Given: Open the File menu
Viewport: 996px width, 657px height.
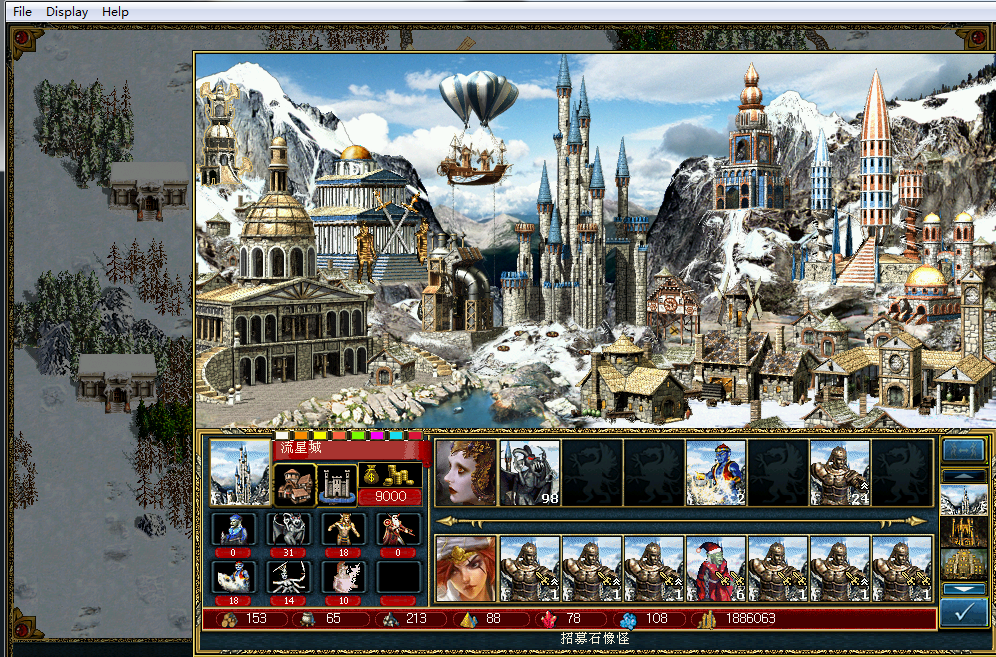Looking at the screenshot, I should (x=22, y=12).
